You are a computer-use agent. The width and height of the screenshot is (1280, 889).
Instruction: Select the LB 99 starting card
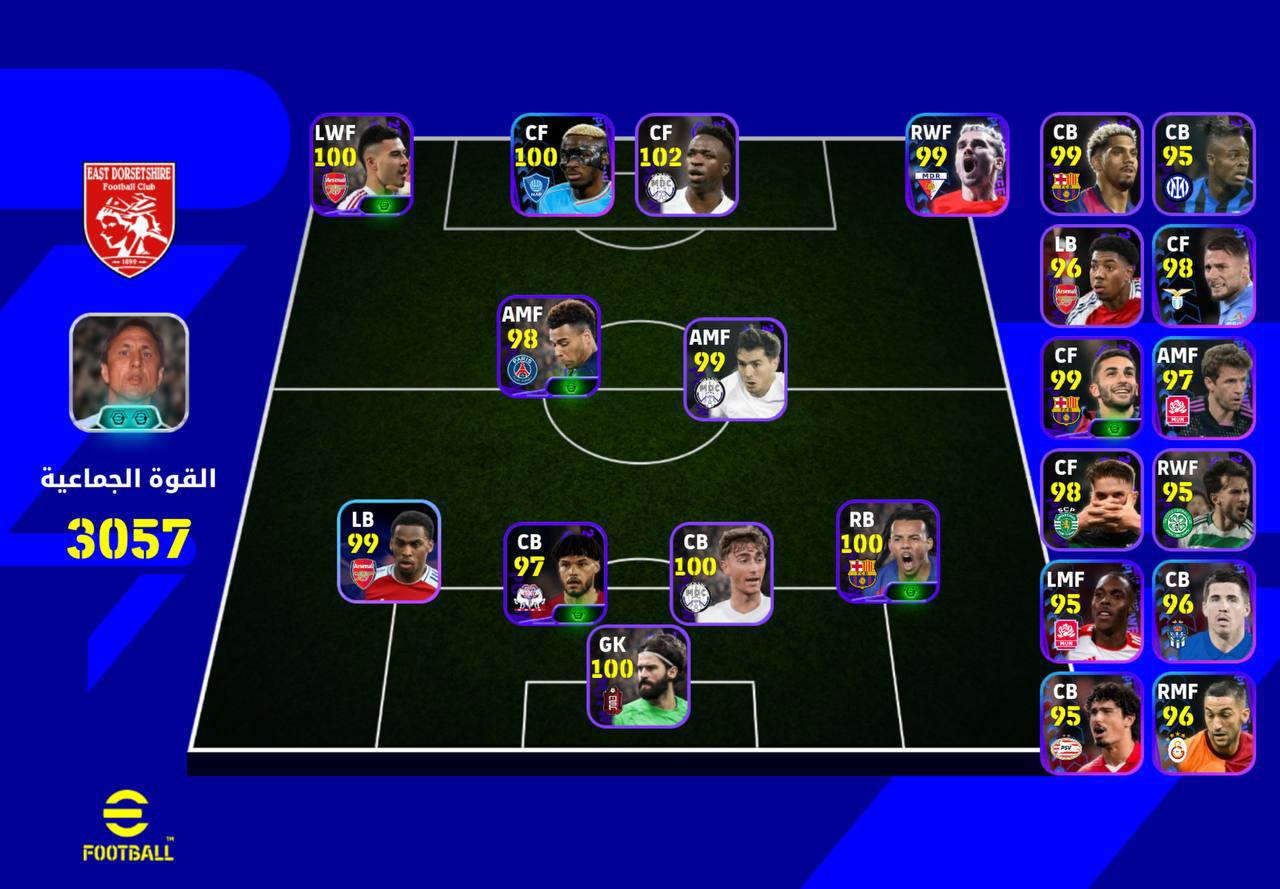(389, 551)
